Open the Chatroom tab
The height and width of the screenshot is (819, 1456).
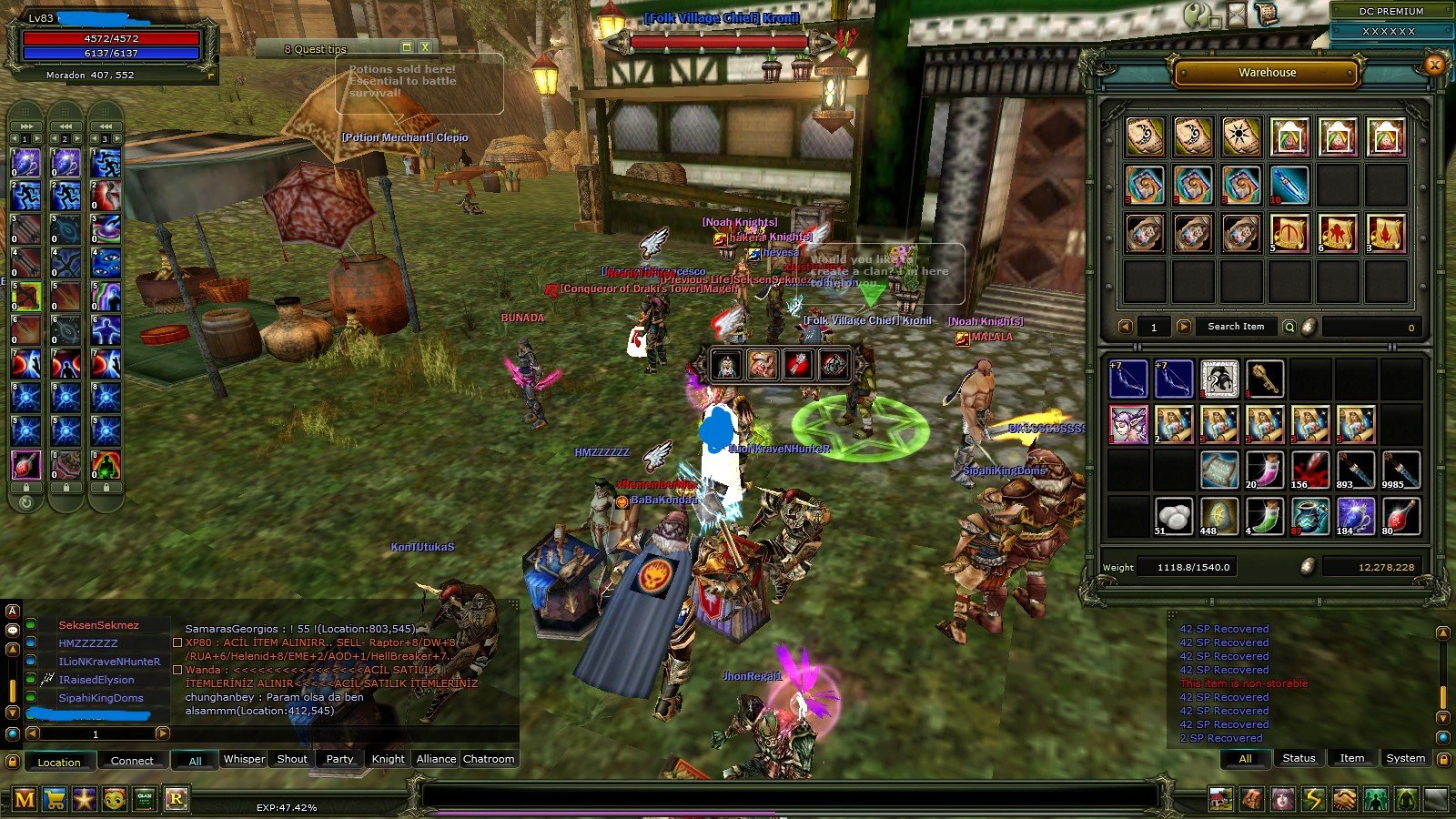(489, 759)
